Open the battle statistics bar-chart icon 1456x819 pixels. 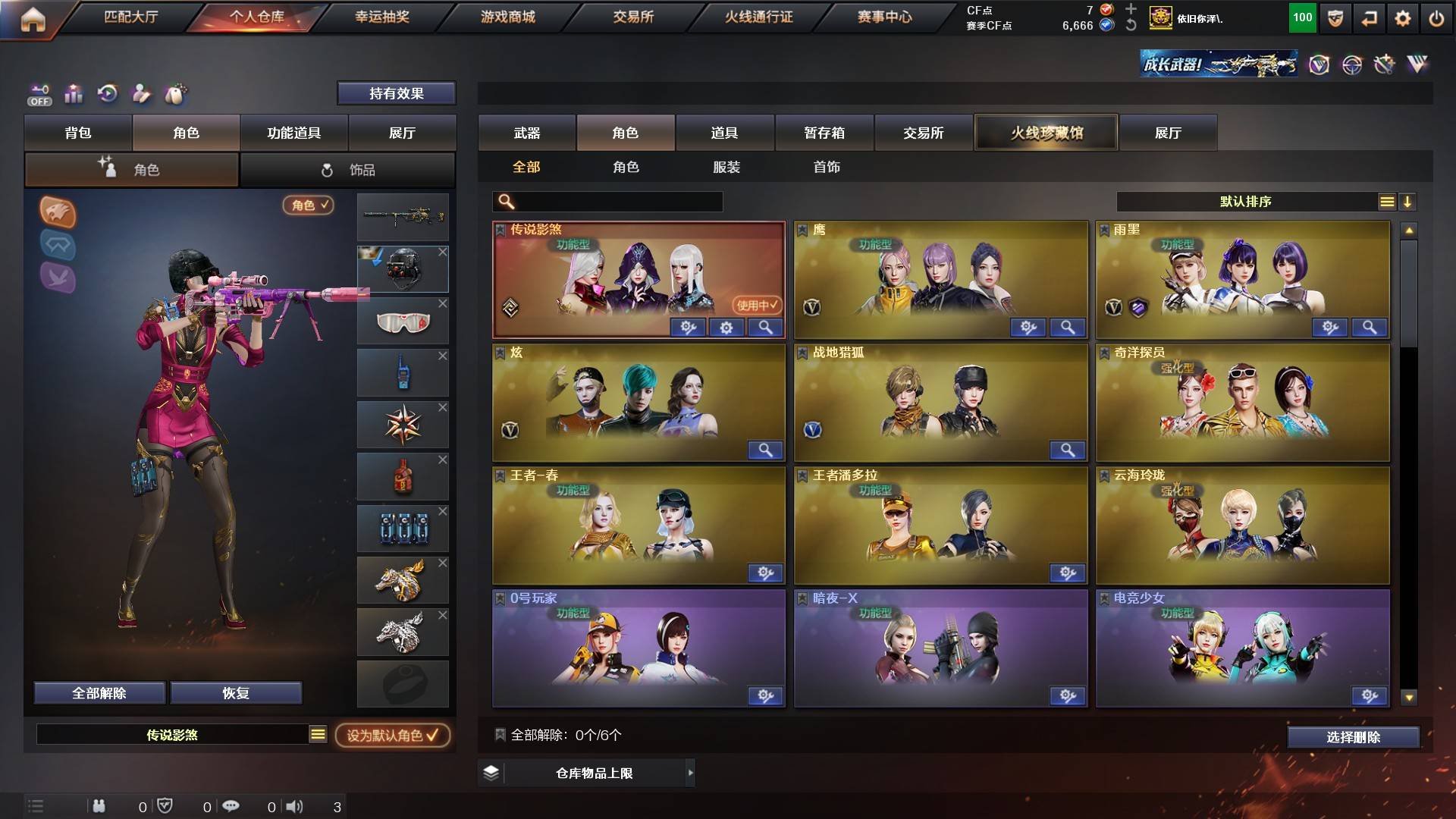[x=74, y=93]
